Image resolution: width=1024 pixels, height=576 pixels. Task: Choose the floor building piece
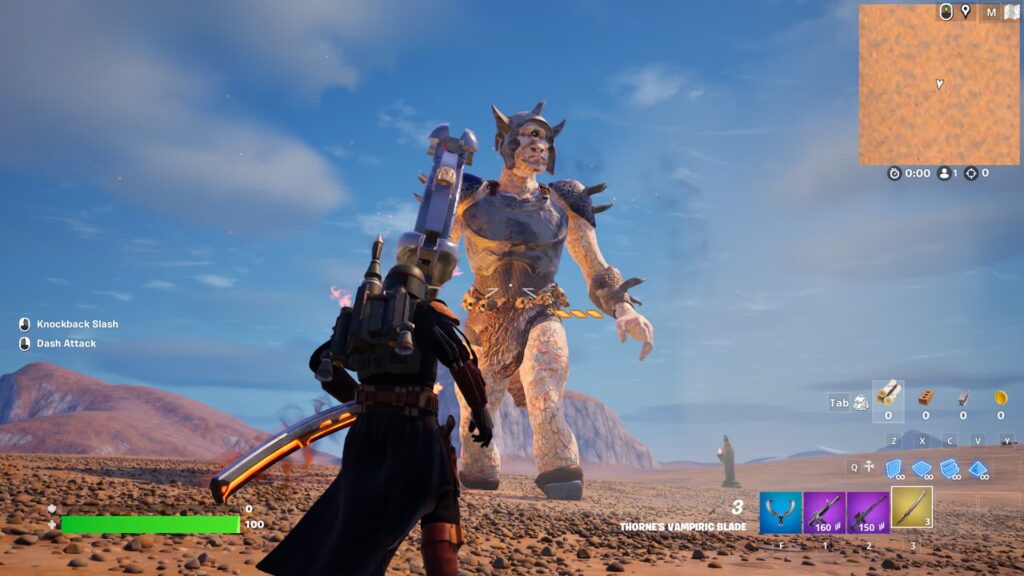pyautogui.click(x=921, y=468)
